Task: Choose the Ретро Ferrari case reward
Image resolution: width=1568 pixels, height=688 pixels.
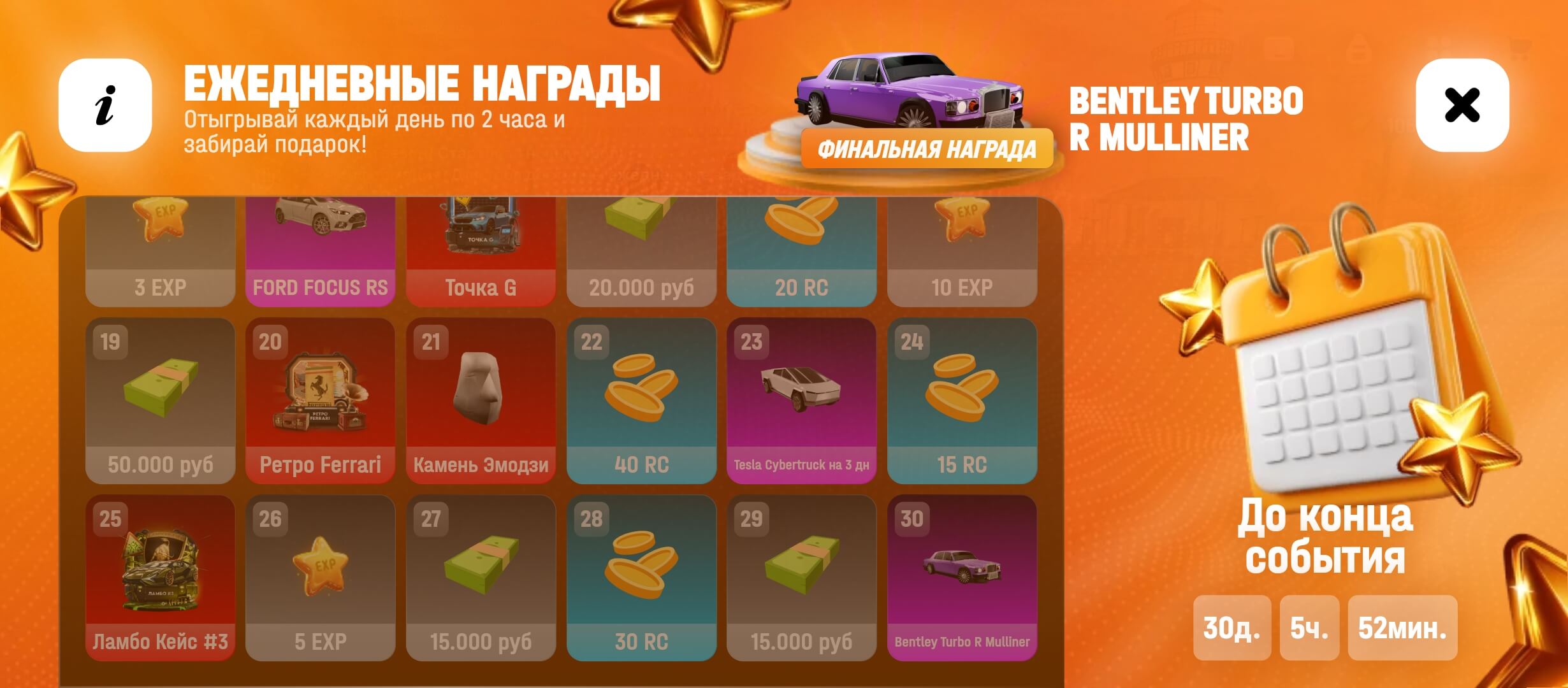Action: pyautogui.click(x=320, y=401)
